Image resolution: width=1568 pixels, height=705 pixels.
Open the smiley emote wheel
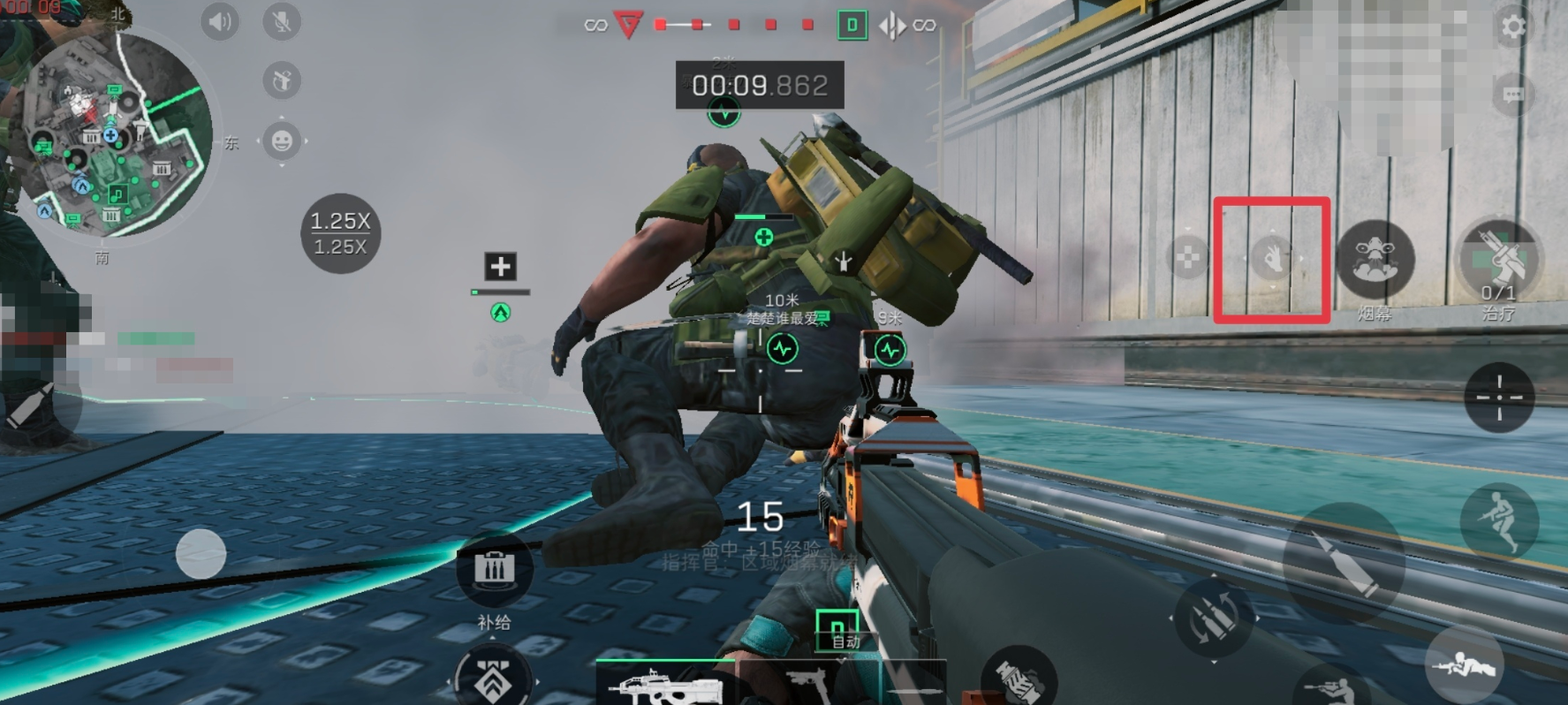282,141
